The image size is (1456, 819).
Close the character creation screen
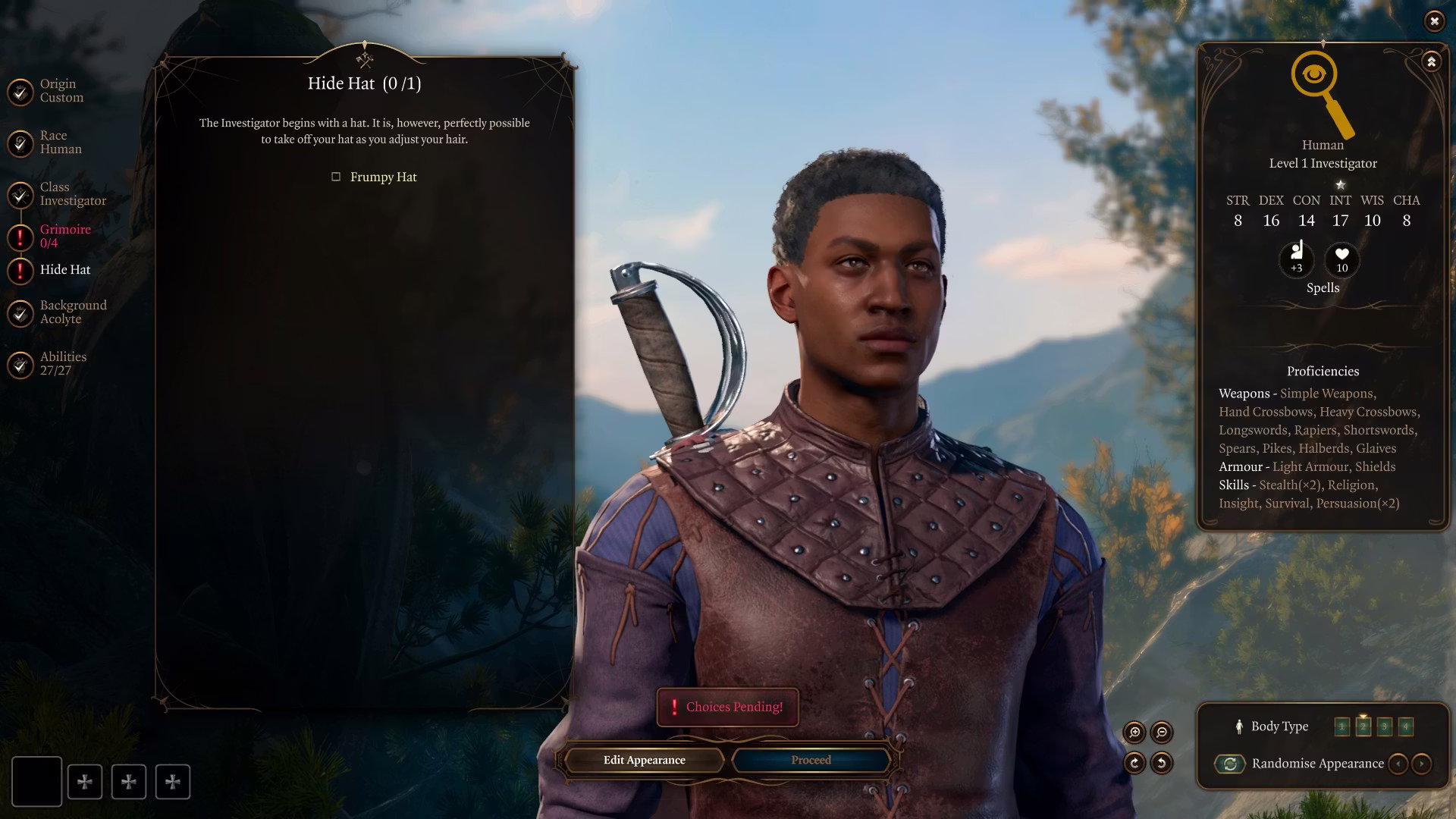1434,21
